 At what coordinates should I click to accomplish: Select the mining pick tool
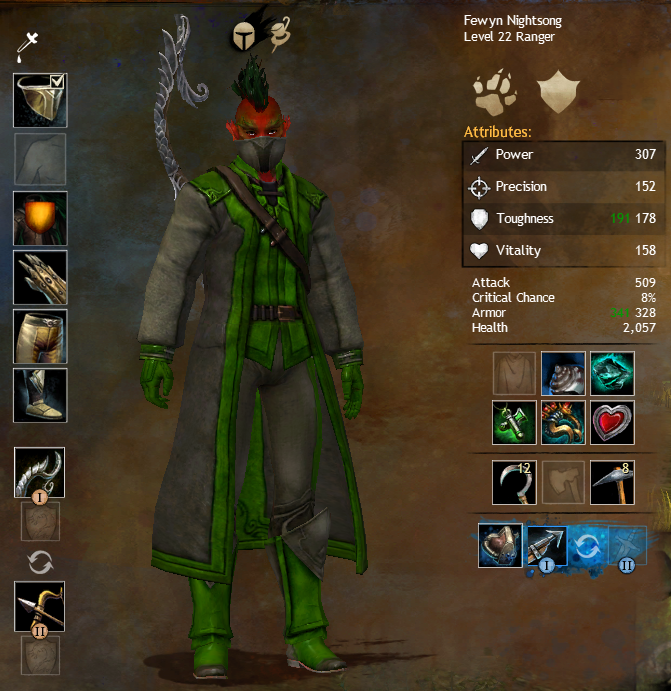click(611, 482)
